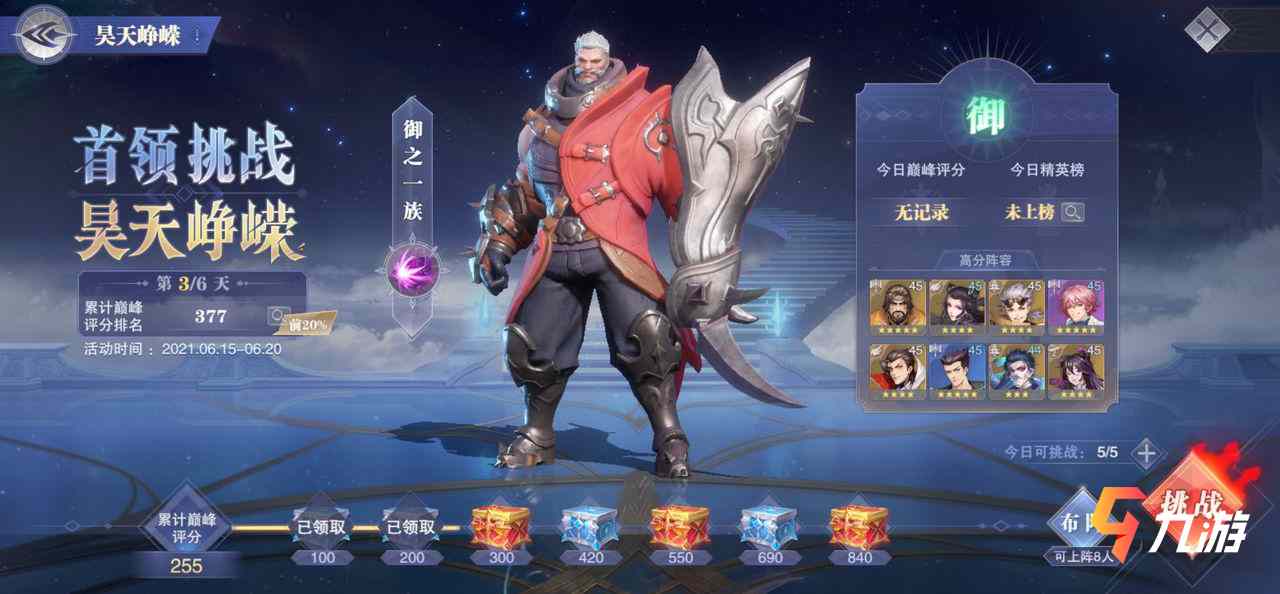Select the bearded hero portrait in top lineup
The width and height of the screenshot is (1280, 594).
897,304
